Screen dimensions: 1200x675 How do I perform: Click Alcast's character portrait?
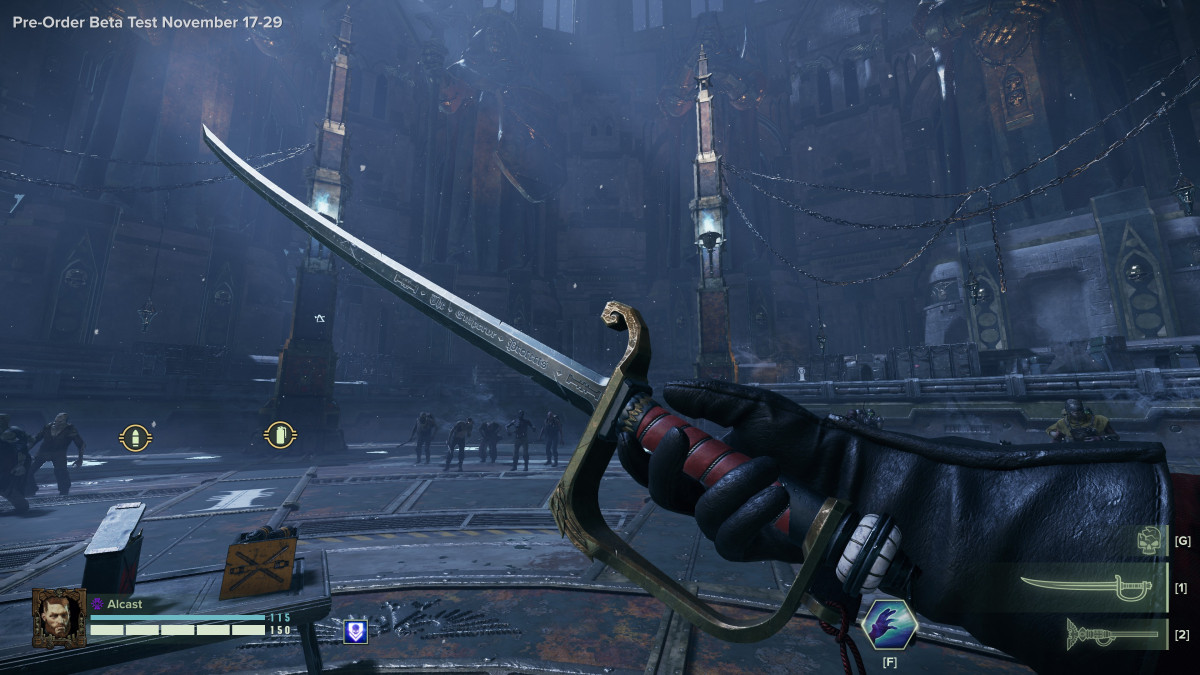pyautogui.click(x=59, y=618)
